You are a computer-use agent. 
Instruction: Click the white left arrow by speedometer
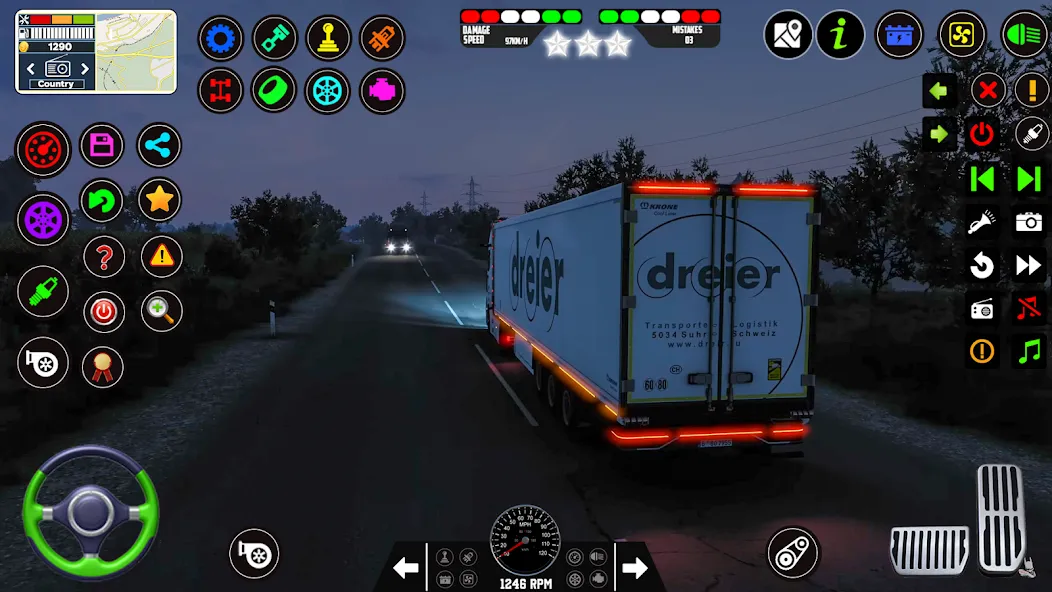[405, 569]
